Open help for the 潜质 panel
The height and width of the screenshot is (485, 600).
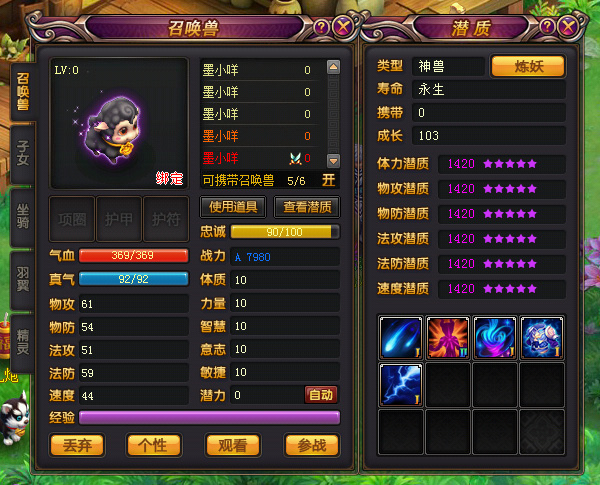pos(549,27)
